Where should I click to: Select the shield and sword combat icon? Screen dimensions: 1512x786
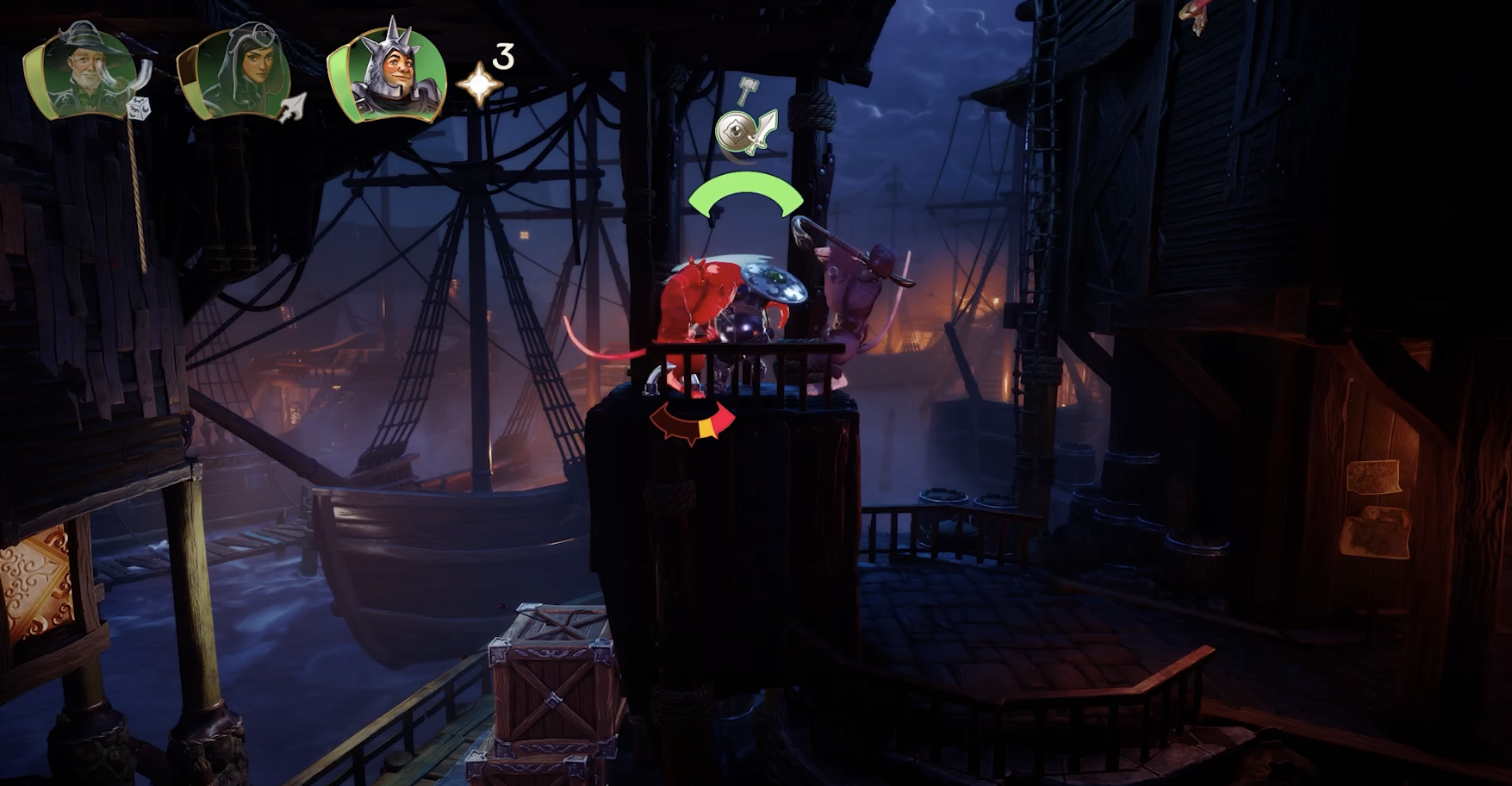[x=746, y=131]
